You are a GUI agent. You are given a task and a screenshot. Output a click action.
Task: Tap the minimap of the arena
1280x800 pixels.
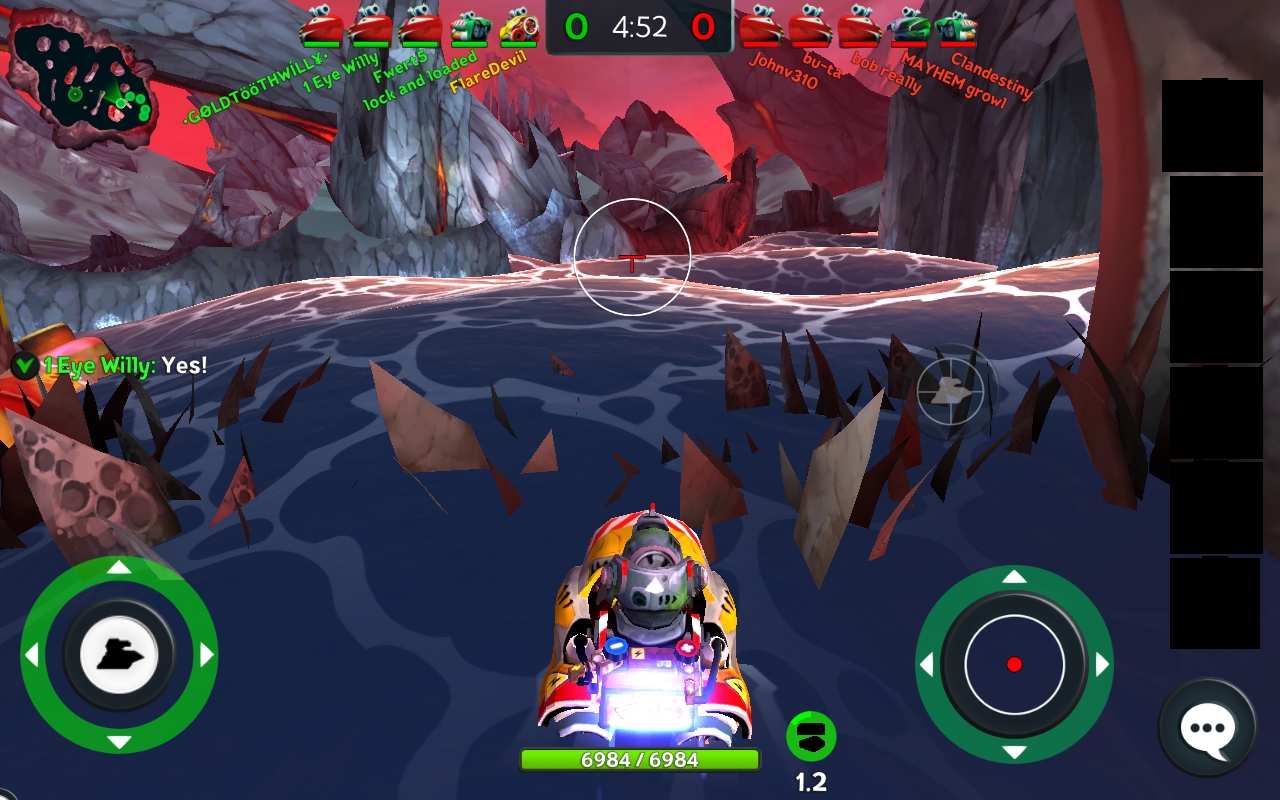(82, 78)
